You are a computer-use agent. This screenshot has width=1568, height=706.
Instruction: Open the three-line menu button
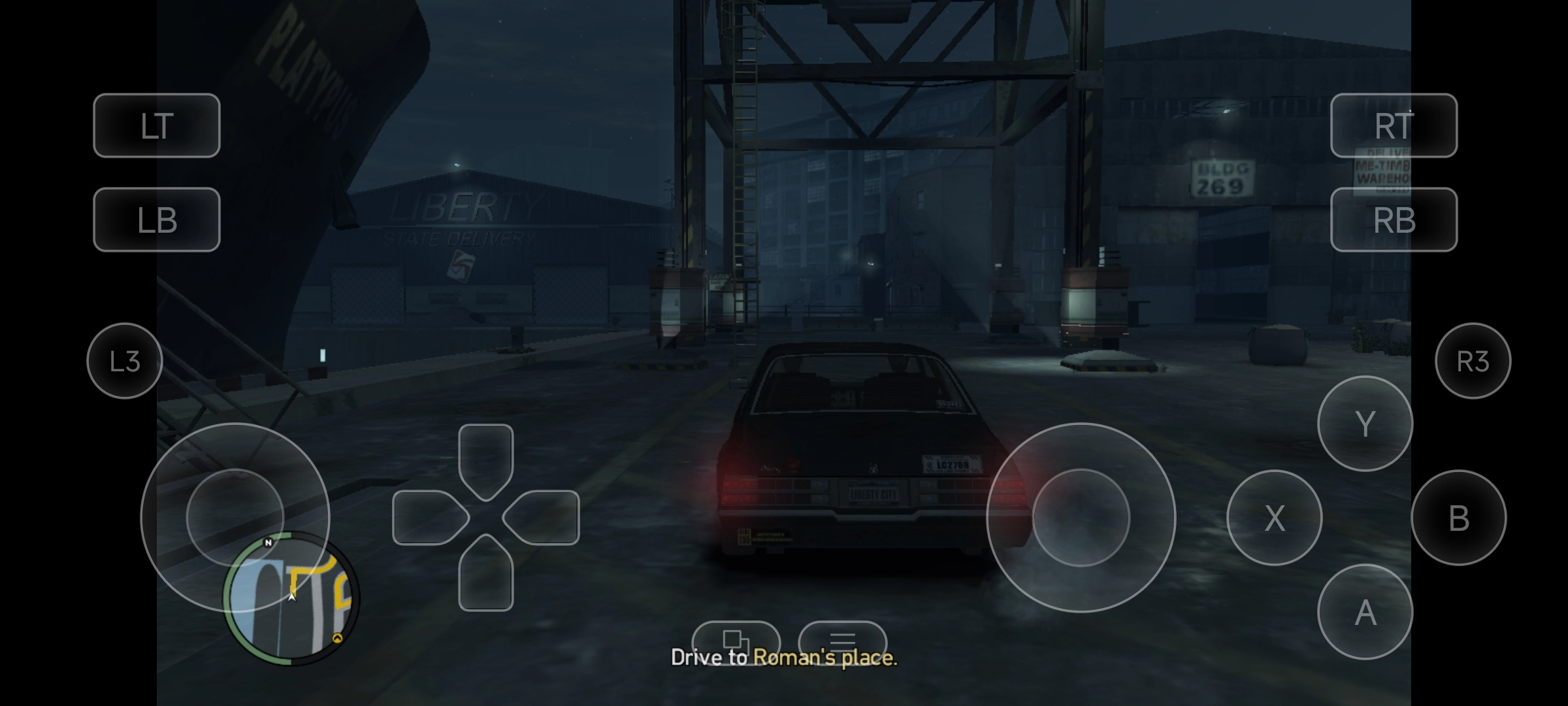point(842,639)
